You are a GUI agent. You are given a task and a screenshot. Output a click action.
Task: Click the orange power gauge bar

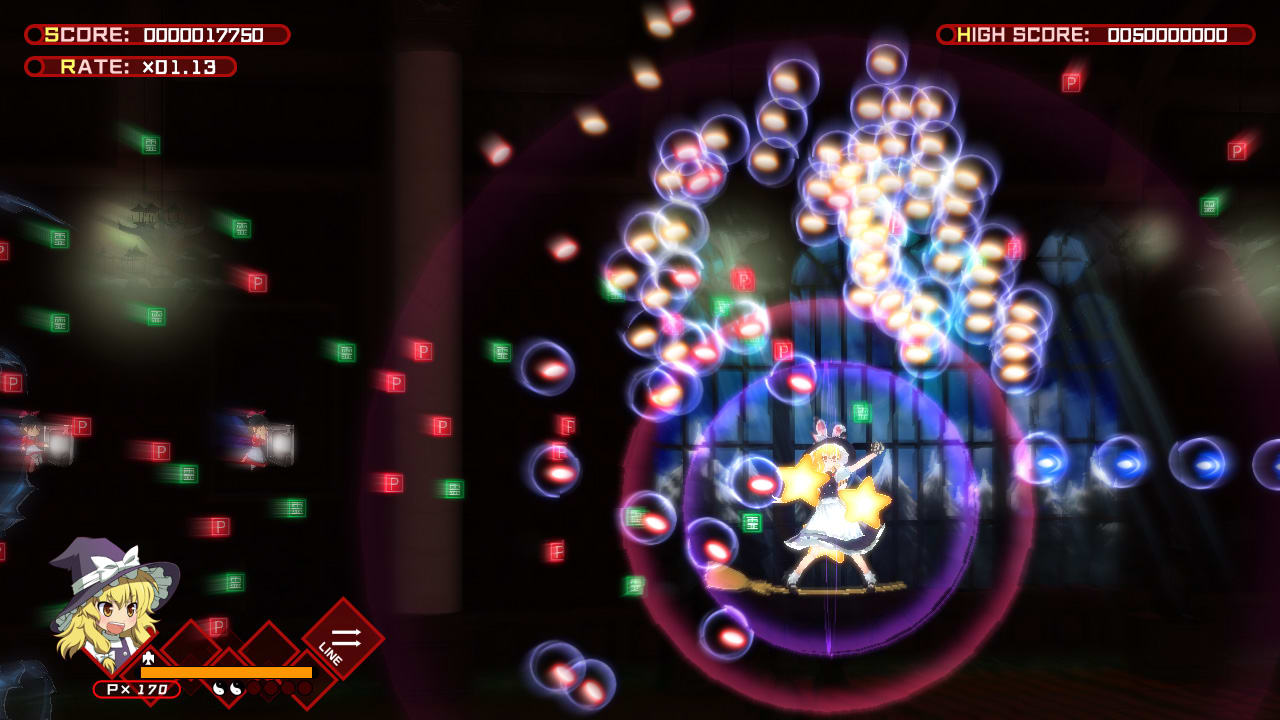(225, 671)
